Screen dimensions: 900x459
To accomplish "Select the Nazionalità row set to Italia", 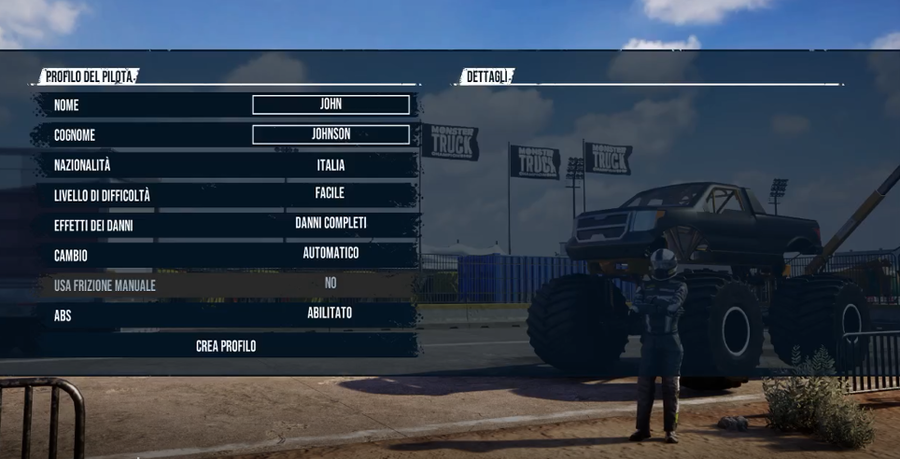I will (x=228, y=165).
